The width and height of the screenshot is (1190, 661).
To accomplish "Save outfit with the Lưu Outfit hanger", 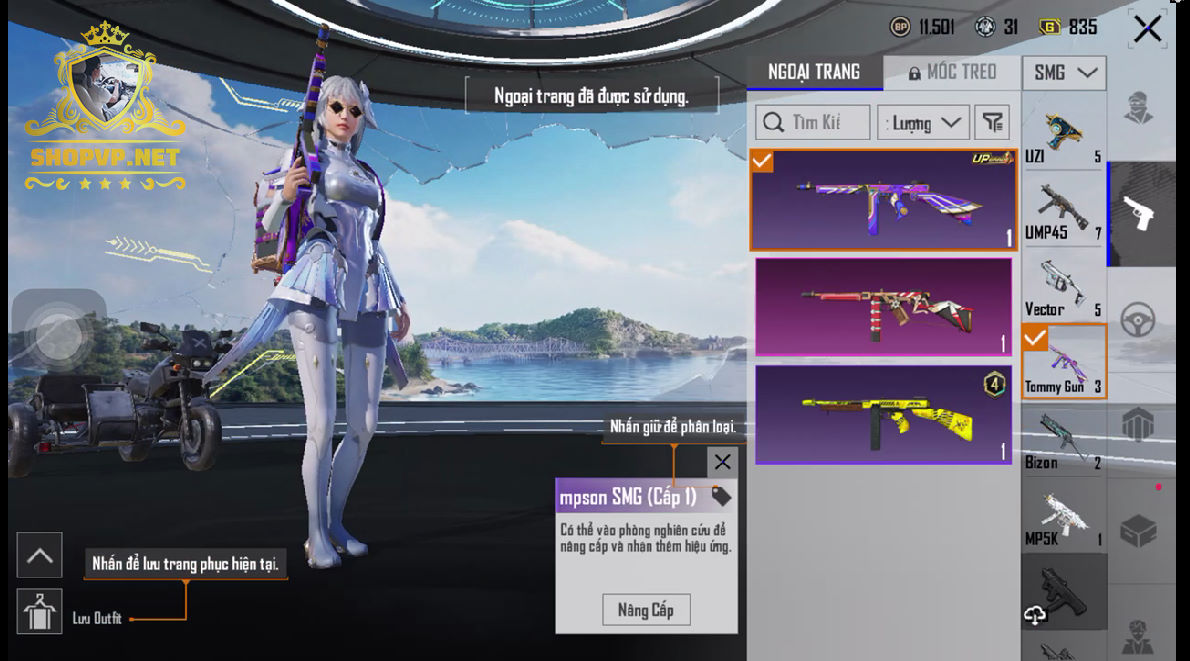I will (x=40, y=612).
